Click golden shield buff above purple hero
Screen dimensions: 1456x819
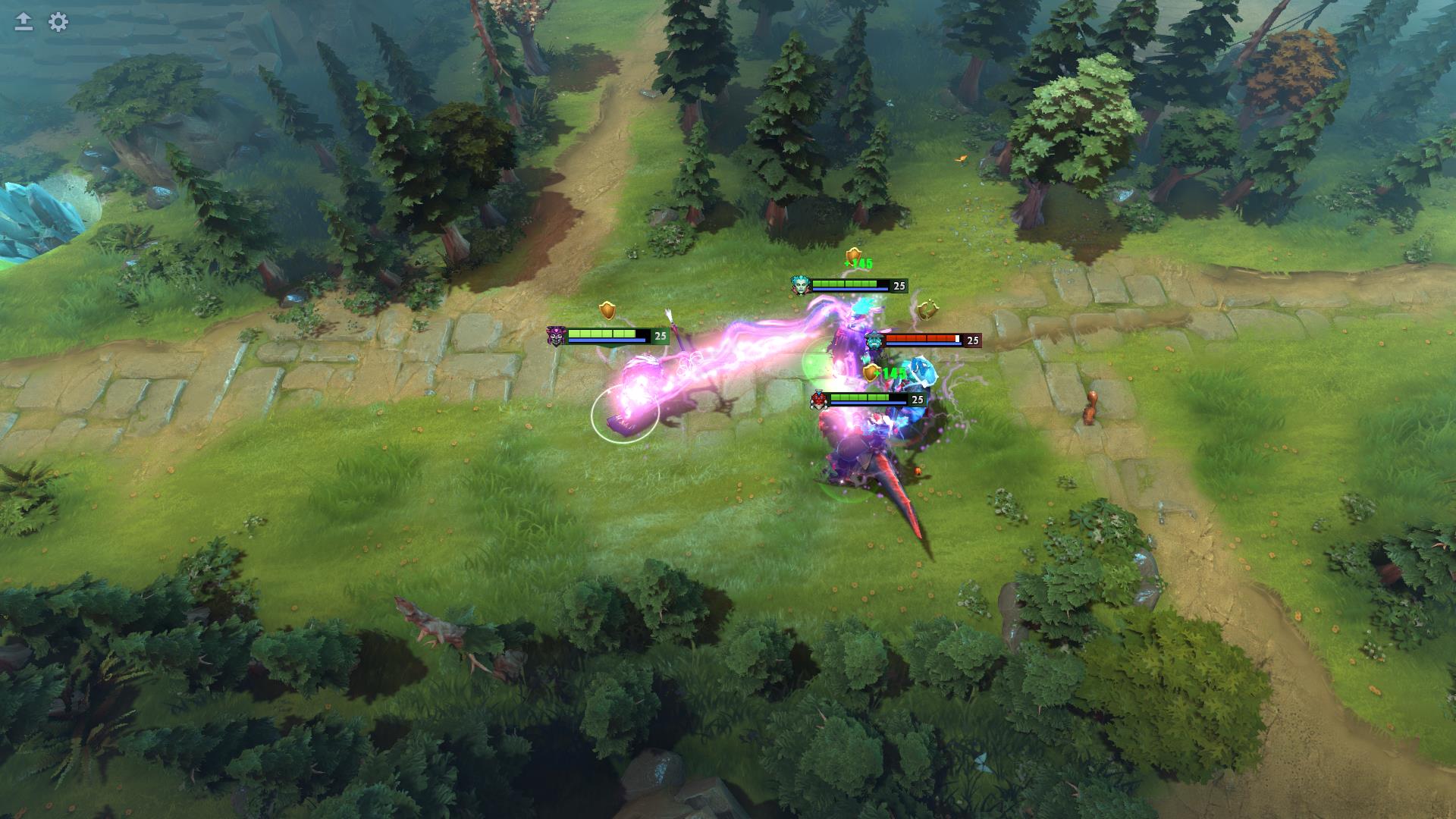click(x=607, y=310)
